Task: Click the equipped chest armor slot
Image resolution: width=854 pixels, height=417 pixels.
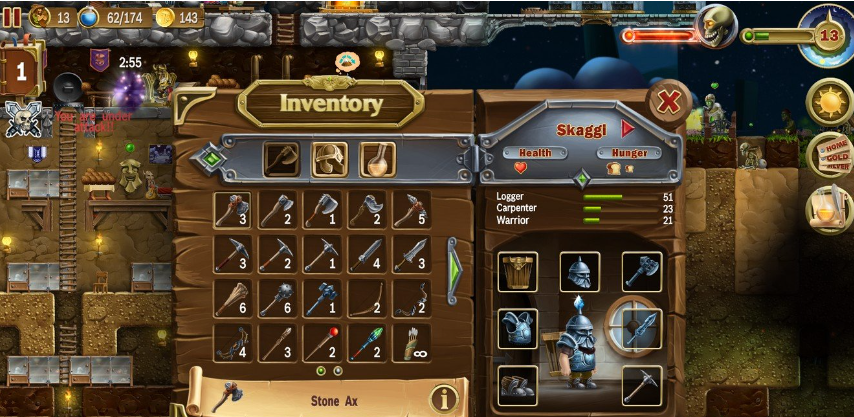Action: (x=517, y=329)
